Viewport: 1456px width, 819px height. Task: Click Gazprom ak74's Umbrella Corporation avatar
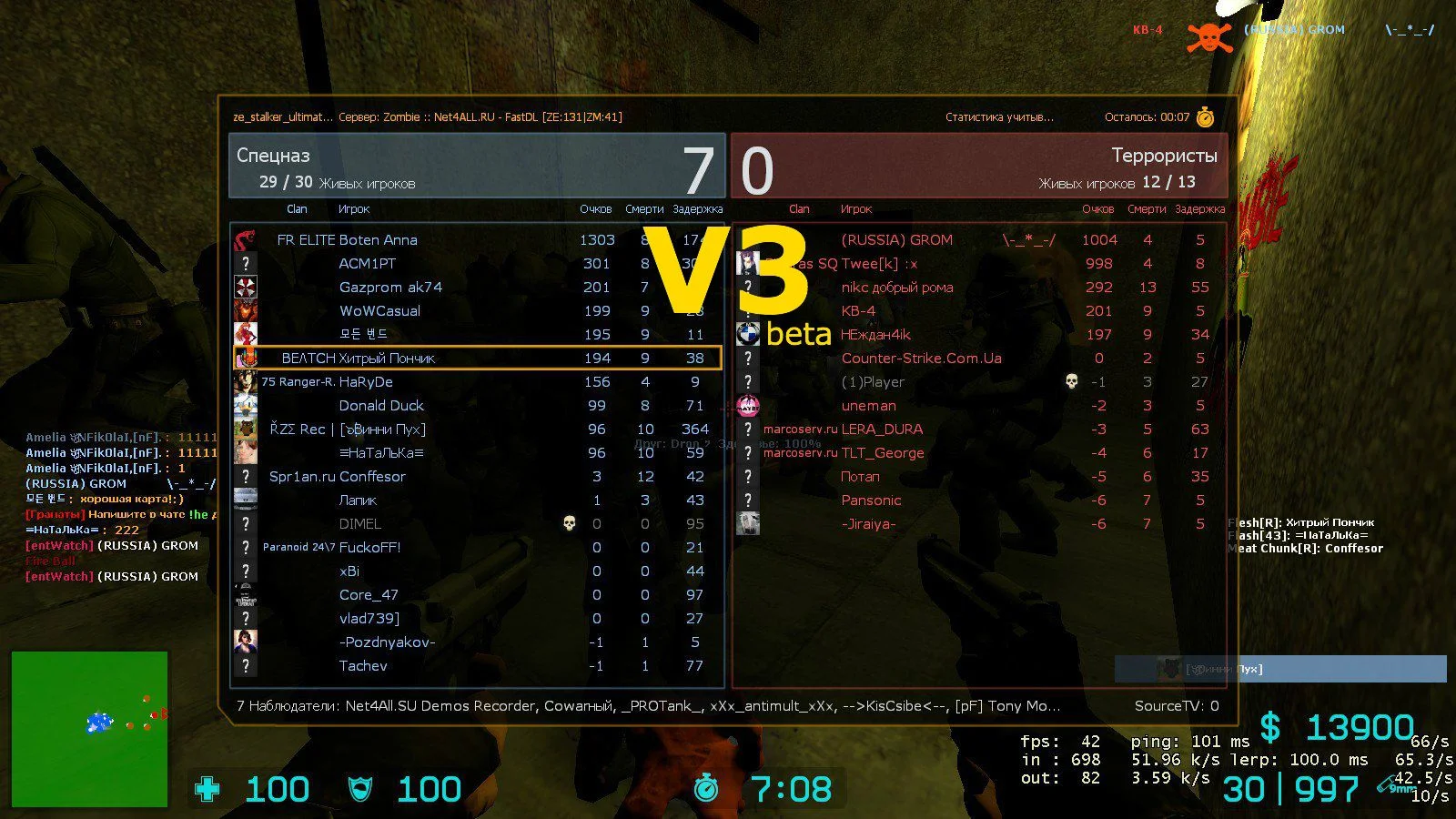click(244, 287)
